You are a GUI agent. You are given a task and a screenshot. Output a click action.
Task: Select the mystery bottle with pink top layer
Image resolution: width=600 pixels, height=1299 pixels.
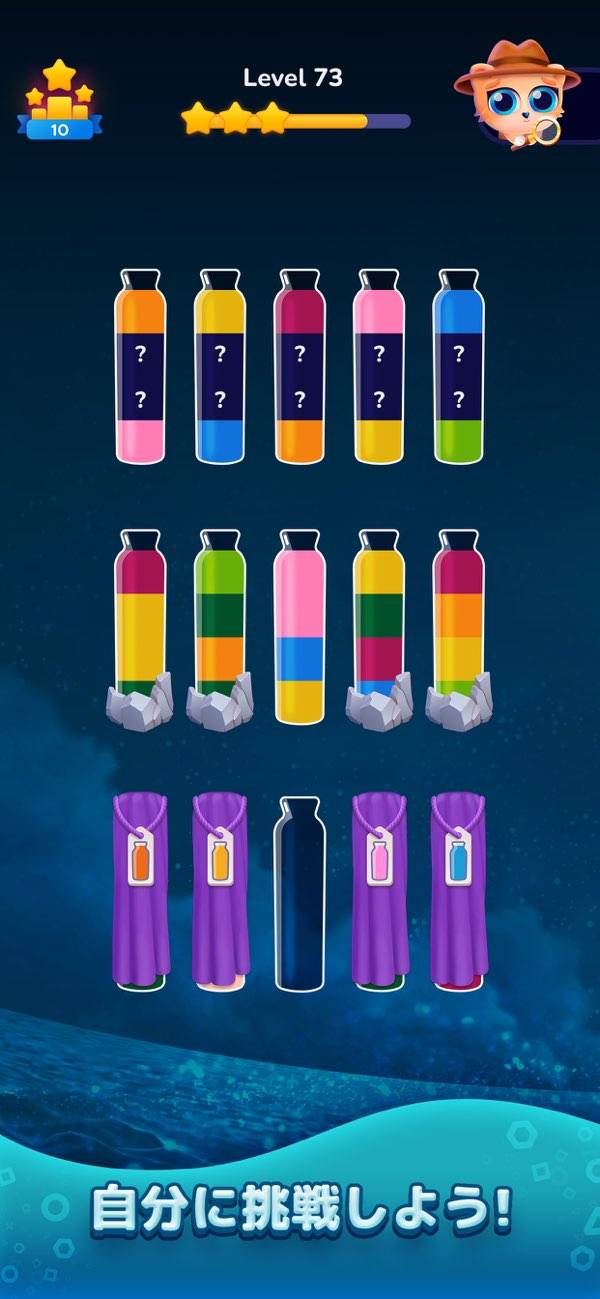[x=379, y=368]
